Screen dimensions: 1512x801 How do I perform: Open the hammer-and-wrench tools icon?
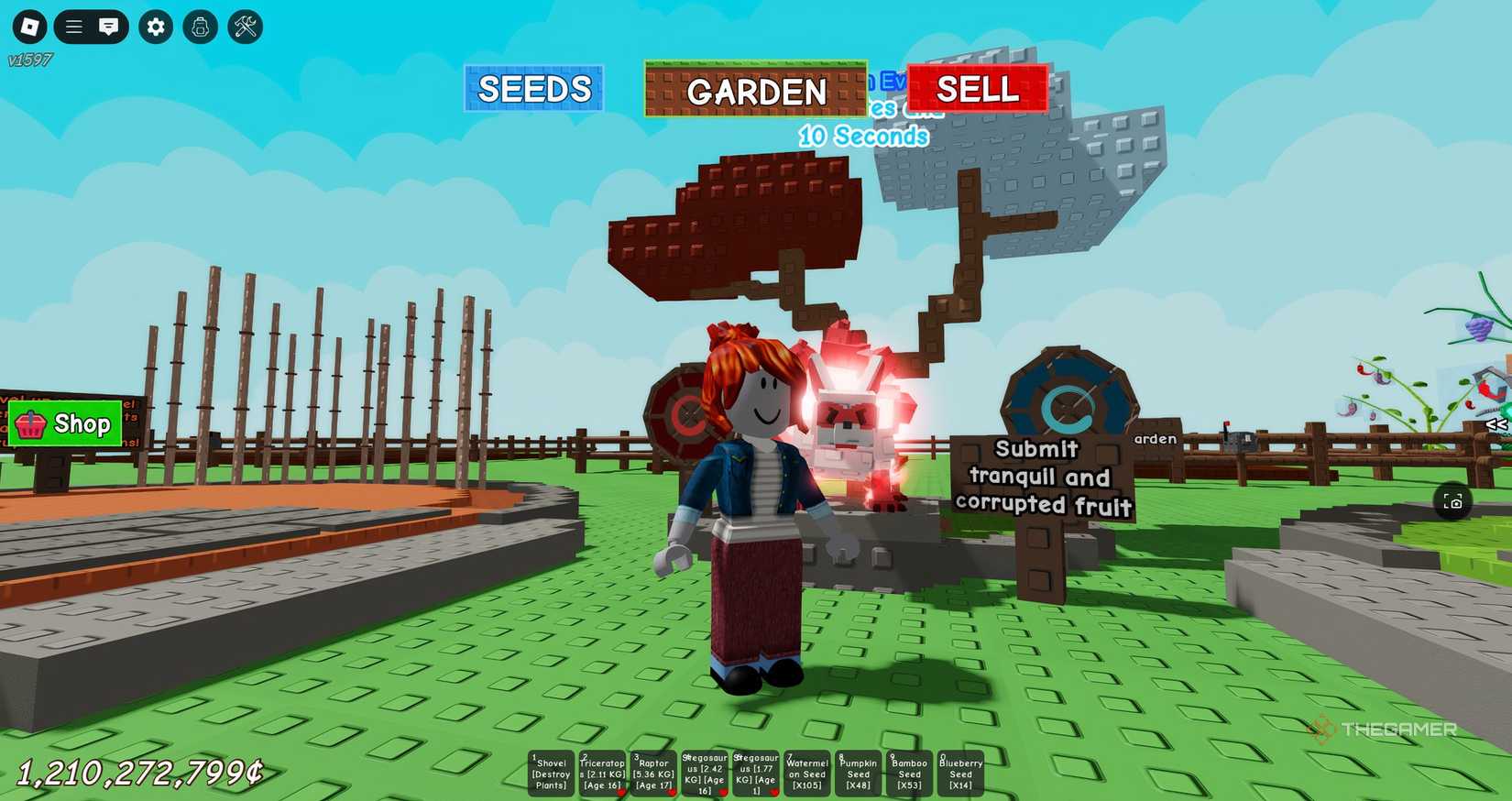(x=245, y=27)
